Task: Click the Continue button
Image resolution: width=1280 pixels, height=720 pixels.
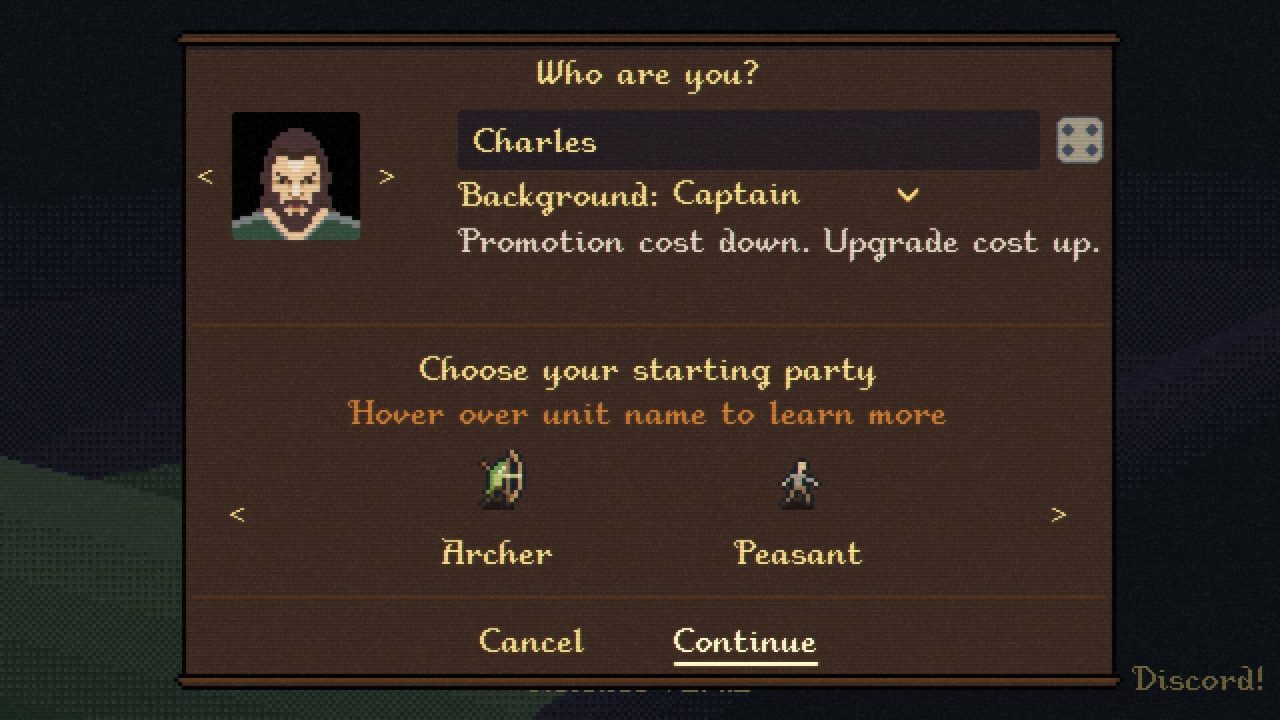Action: point(744,641)
